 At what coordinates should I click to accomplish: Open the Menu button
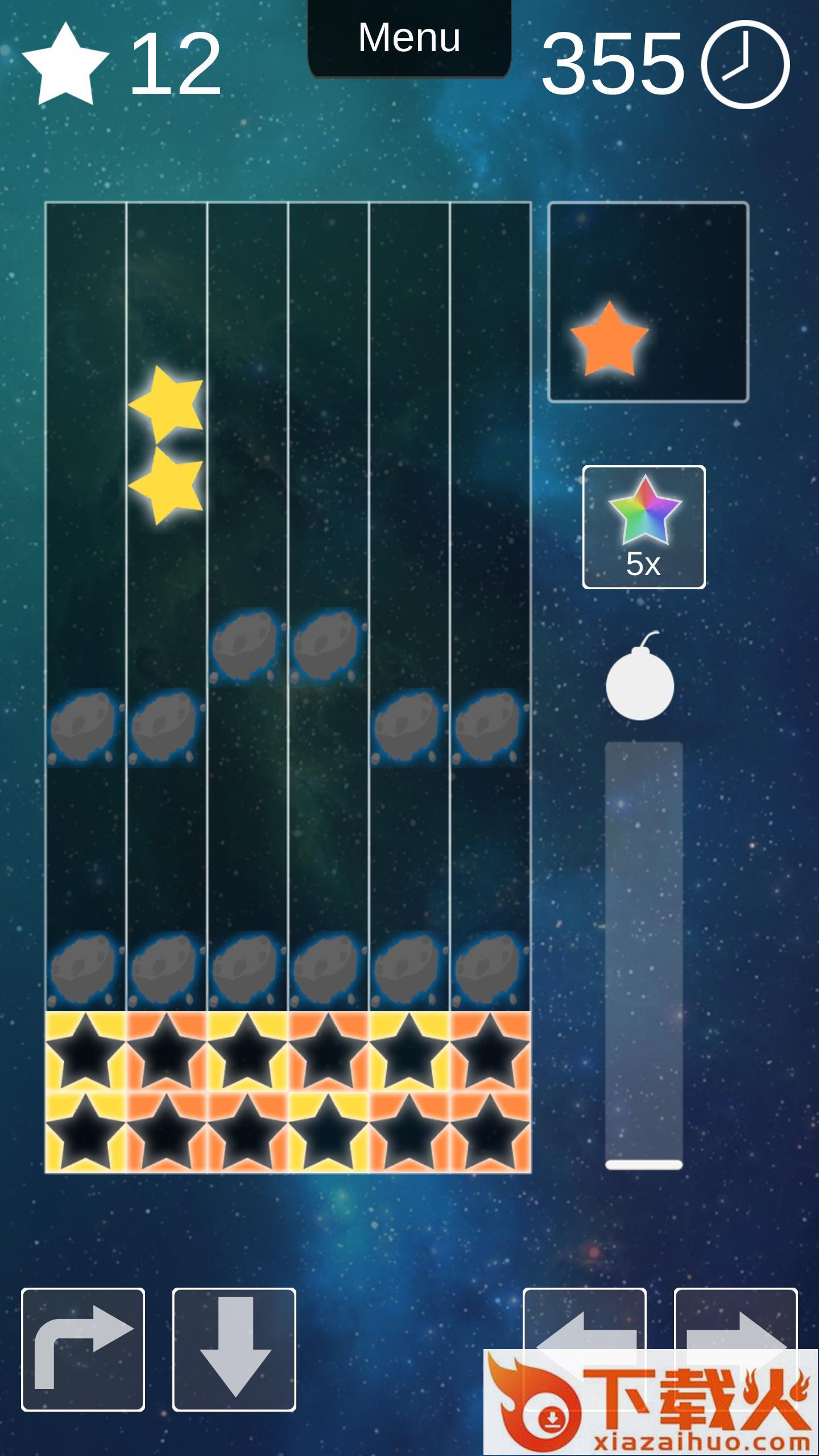click(x=409, y=38)
